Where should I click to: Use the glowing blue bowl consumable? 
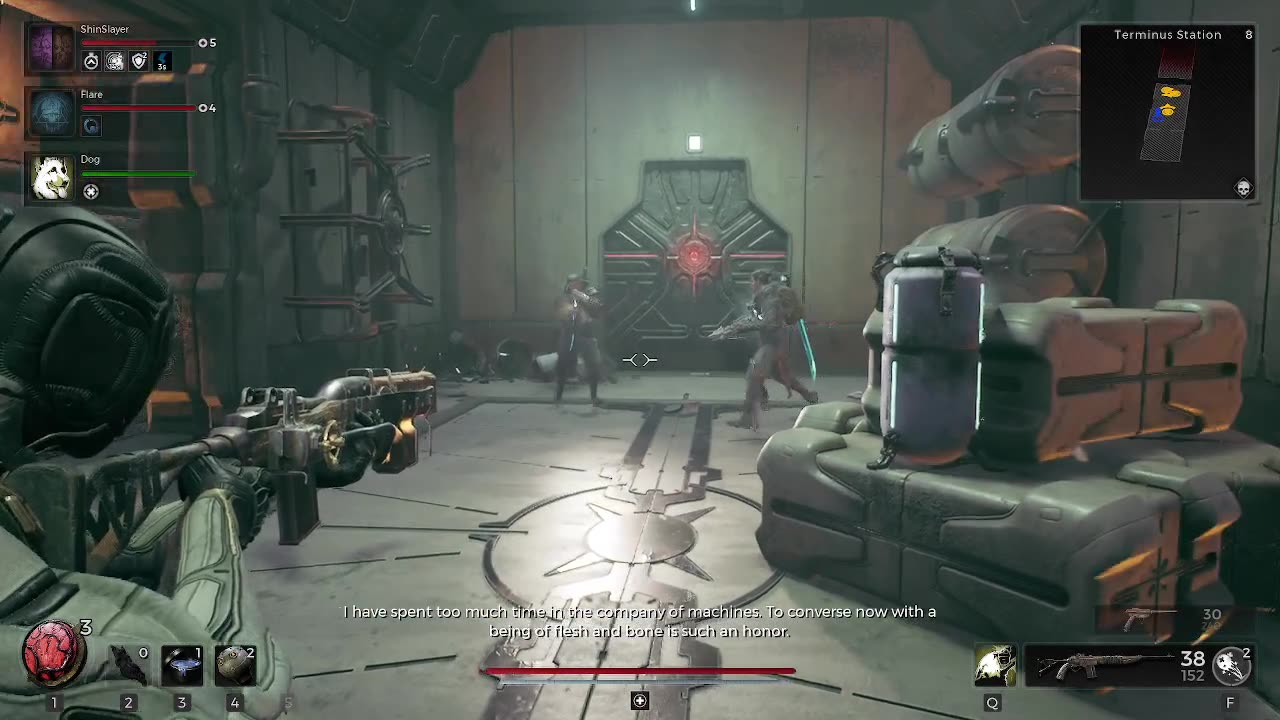click(181, 665)
